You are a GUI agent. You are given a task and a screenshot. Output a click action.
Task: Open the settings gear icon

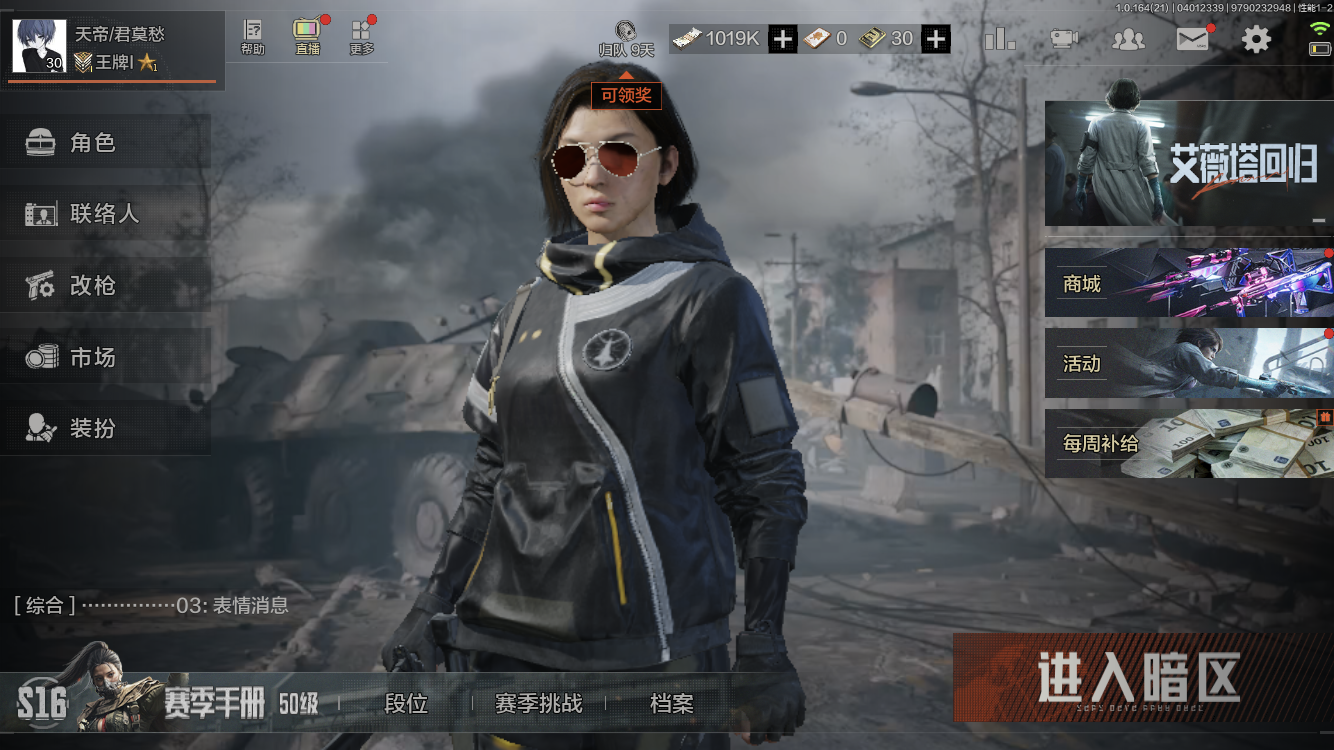[1256, 39]
